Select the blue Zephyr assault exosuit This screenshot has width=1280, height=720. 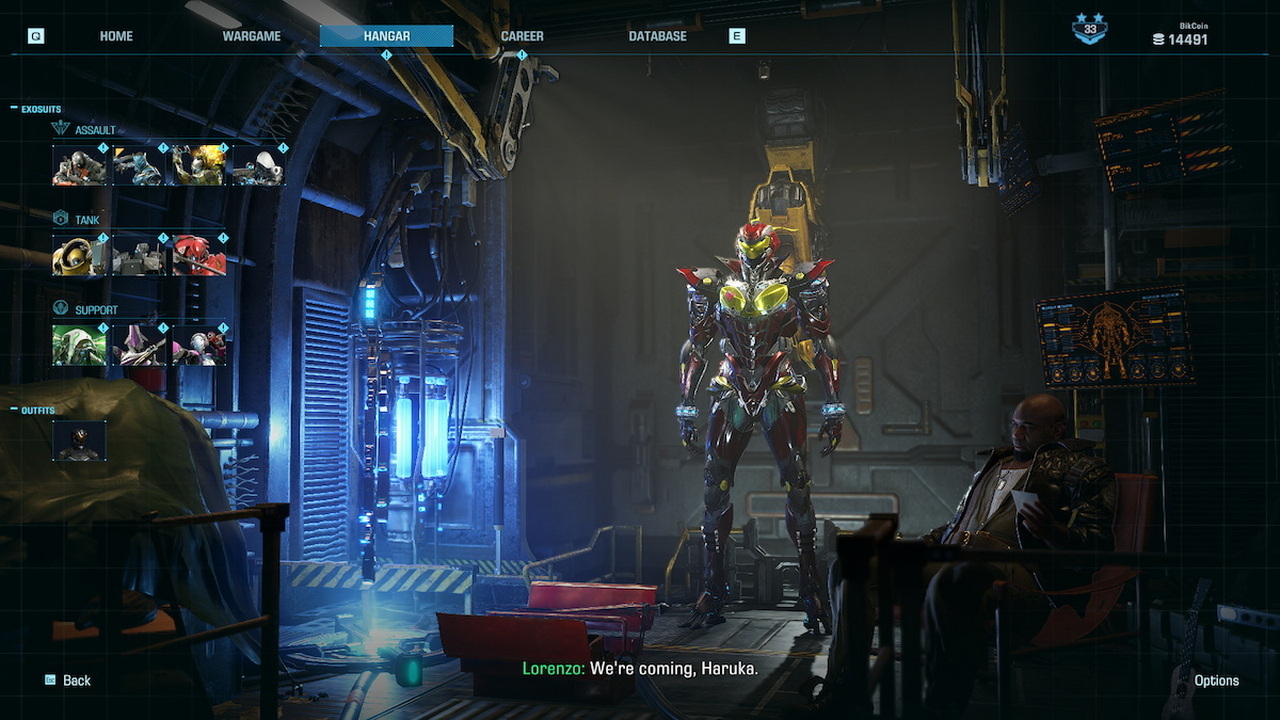point(139,166)
